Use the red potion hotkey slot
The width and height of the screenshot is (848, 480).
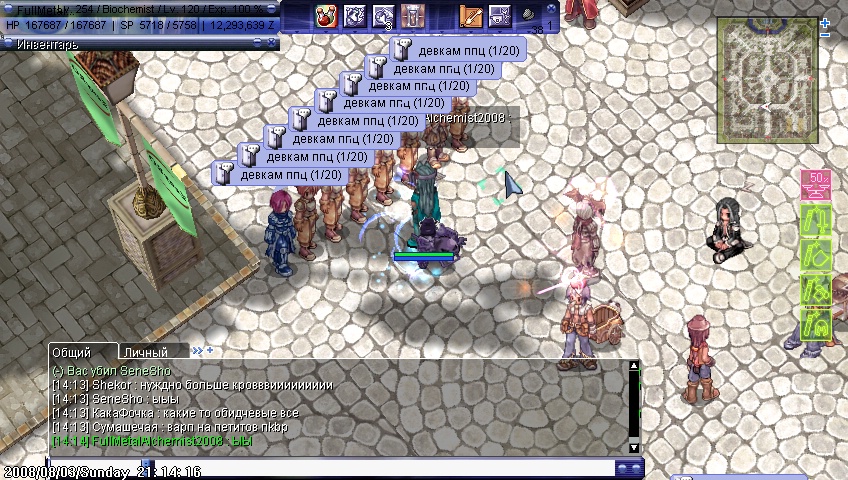[325, 16]
